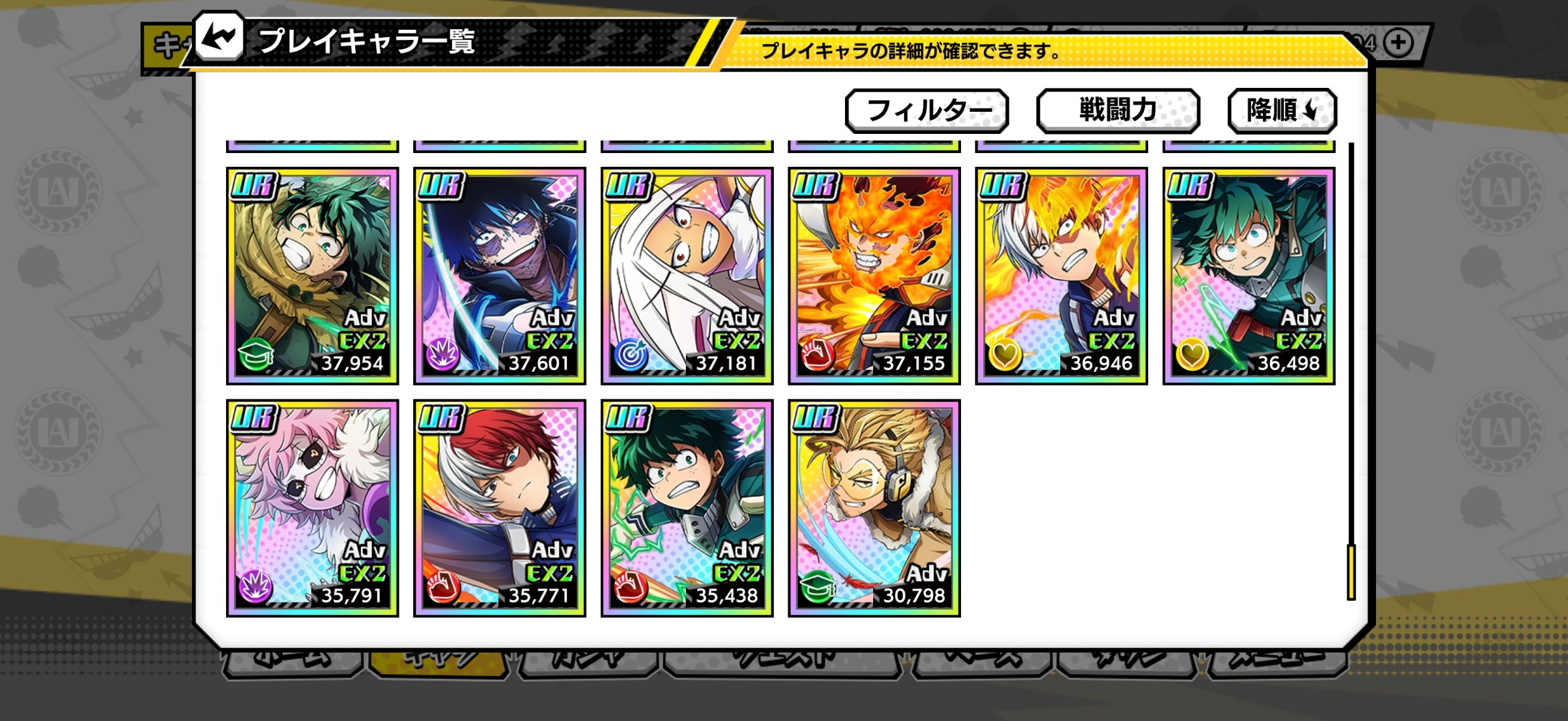Select the Hawks card with 30,798 power
Image resolution: width=1568 pixels, height=721 pixels.
[x=874, y=508]
